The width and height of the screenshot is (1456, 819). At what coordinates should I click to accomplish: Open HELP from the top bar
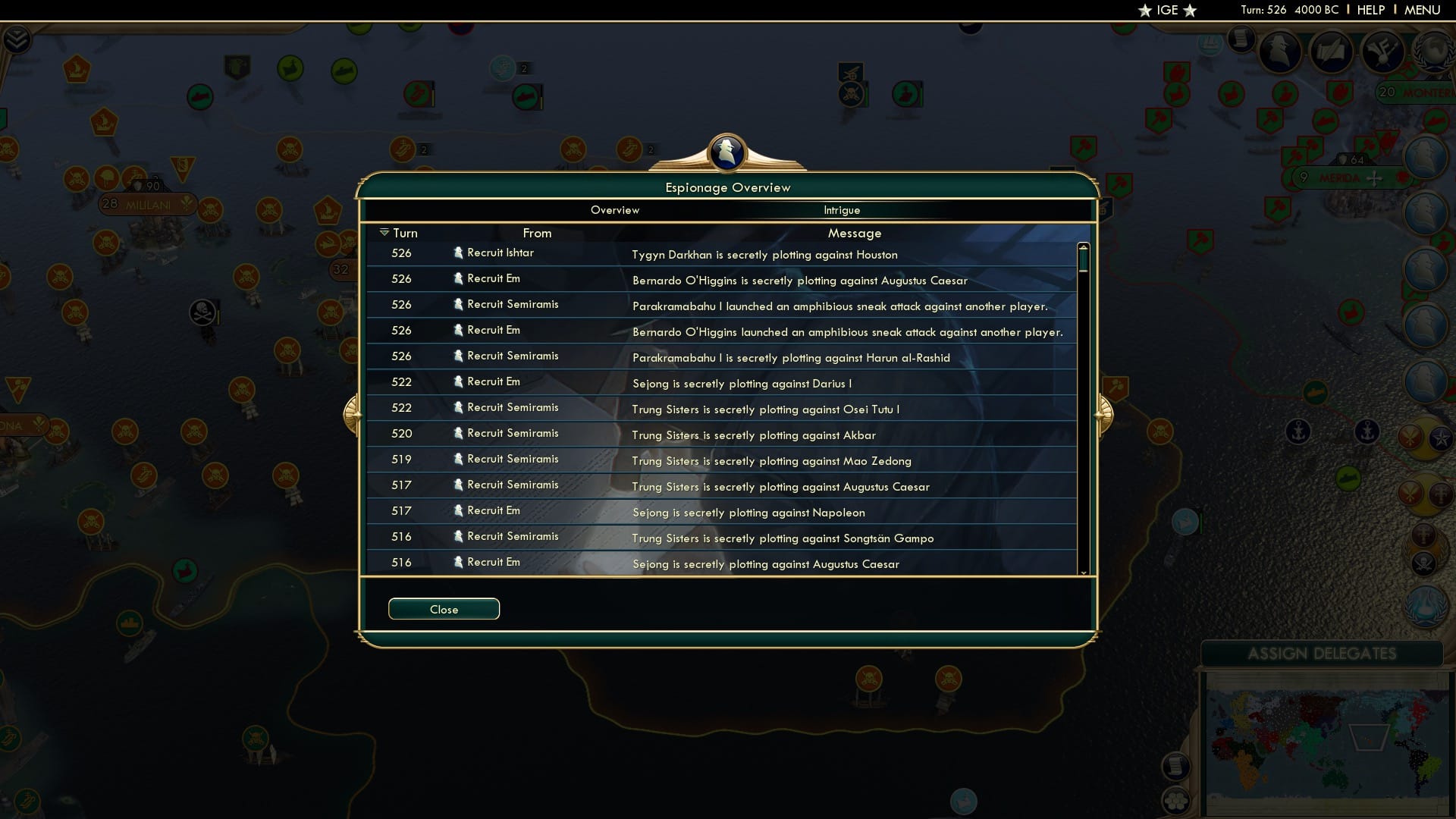point(1370,10)
